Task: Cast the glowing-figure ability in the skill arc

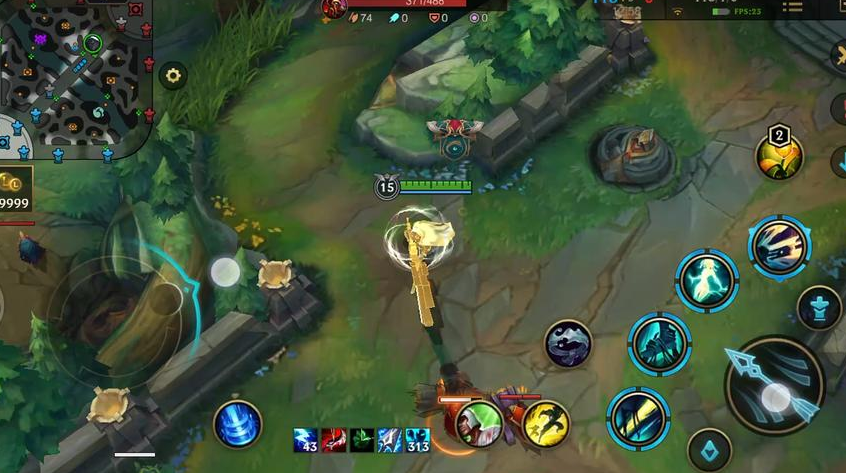Action: [707, 281]
